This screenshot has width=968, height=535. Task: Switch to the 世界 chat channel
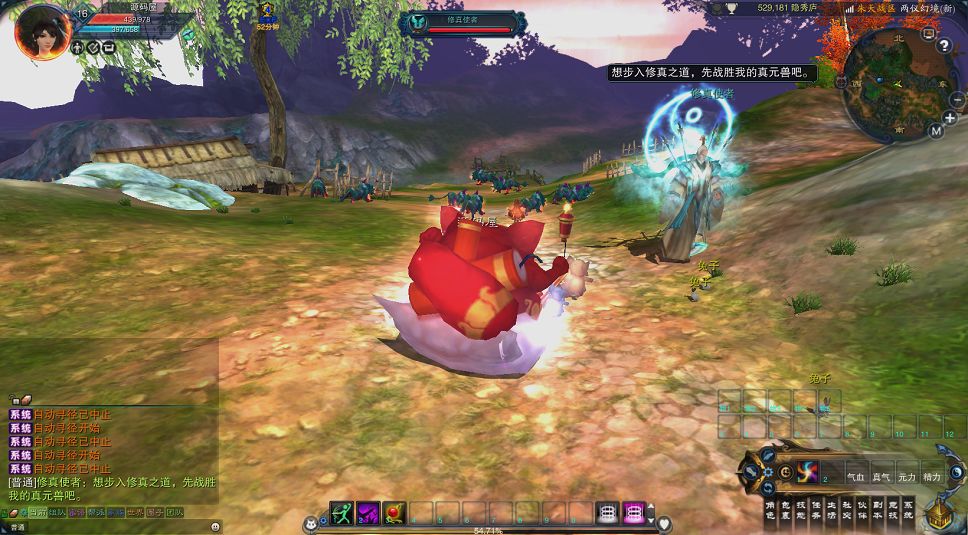pyautogui.click(x=135, y=512)
